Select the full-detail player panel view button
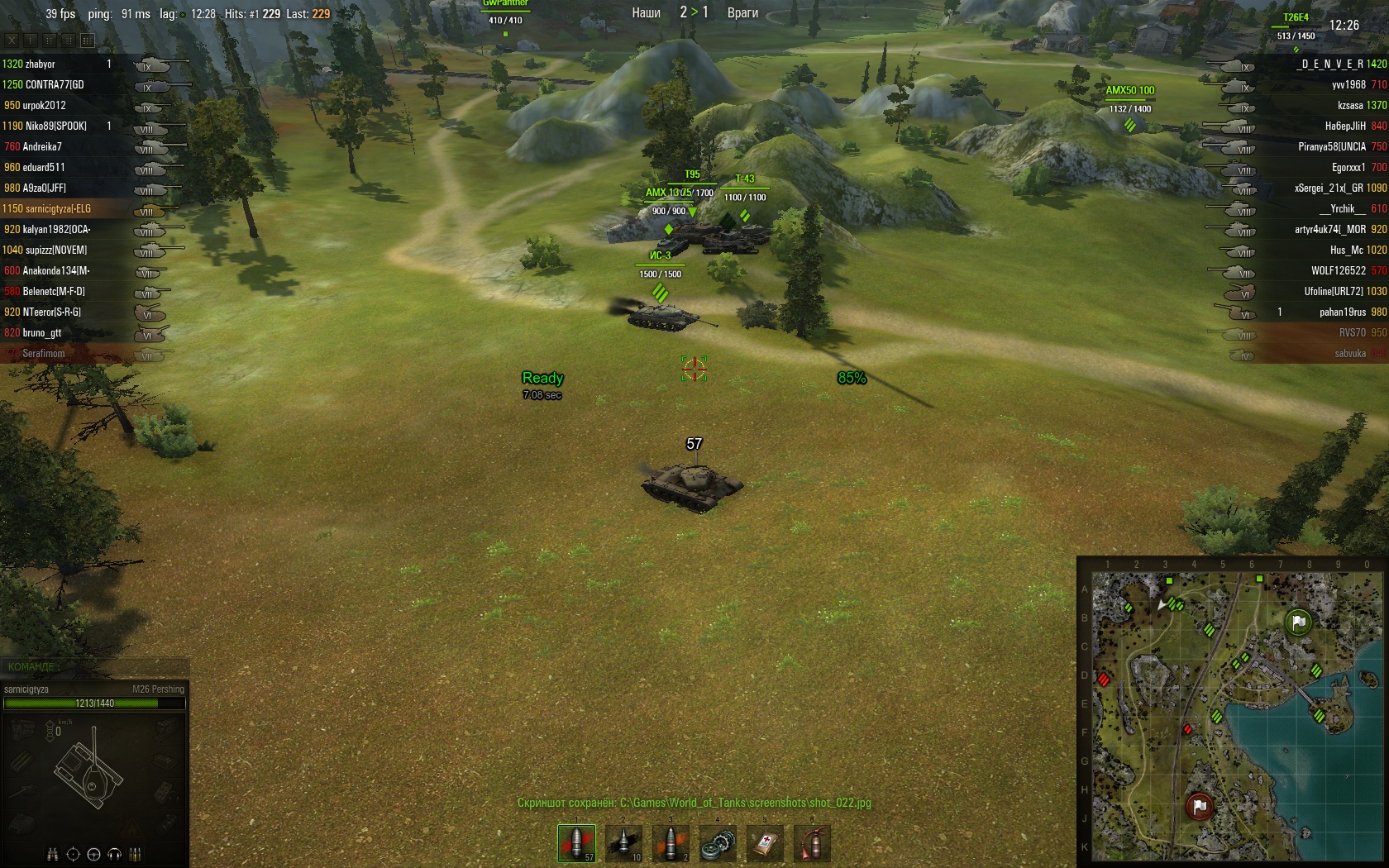 (87, 40)
